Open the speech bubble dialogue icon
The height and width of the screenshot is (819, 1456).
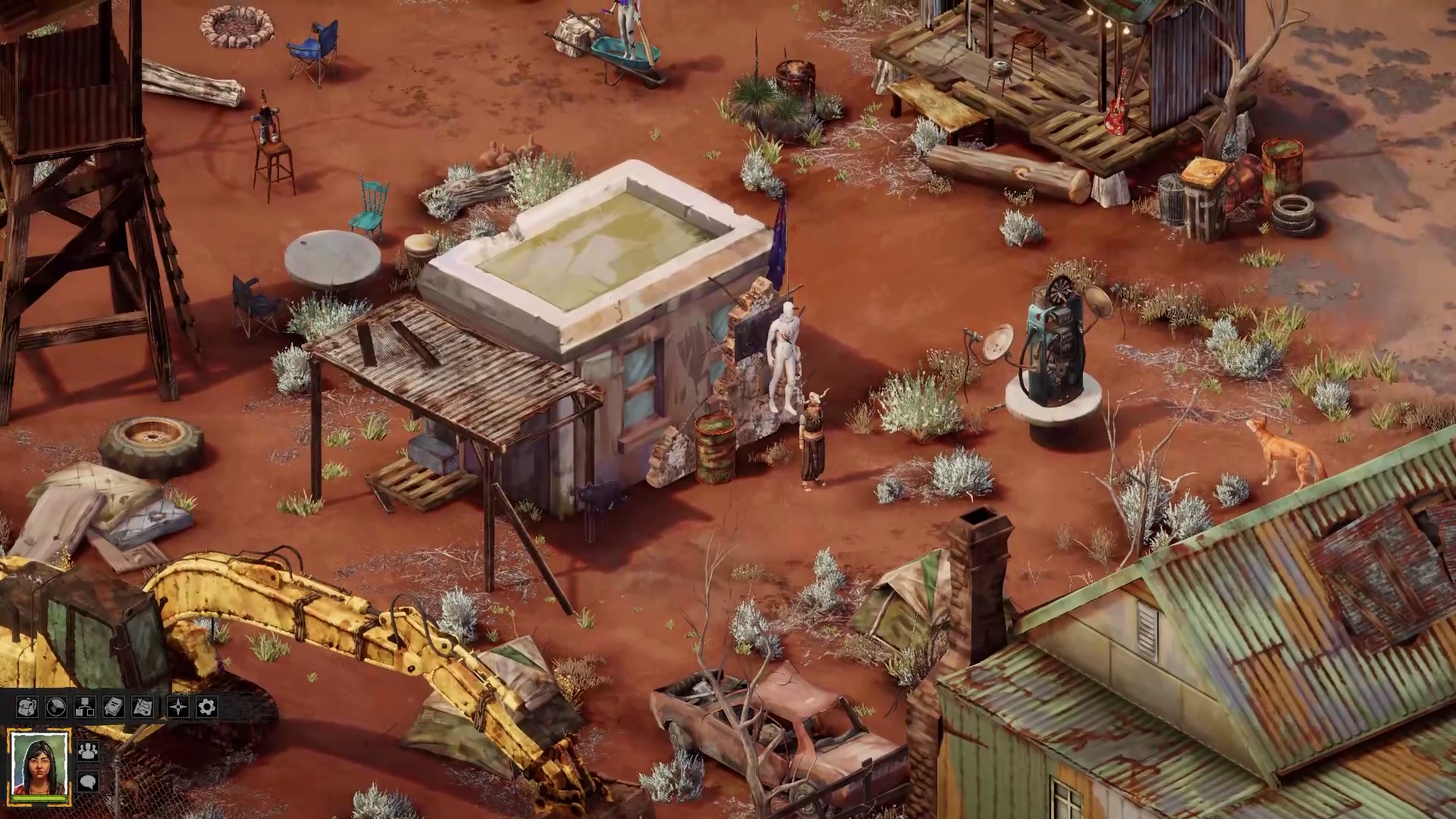click(88, 781)
